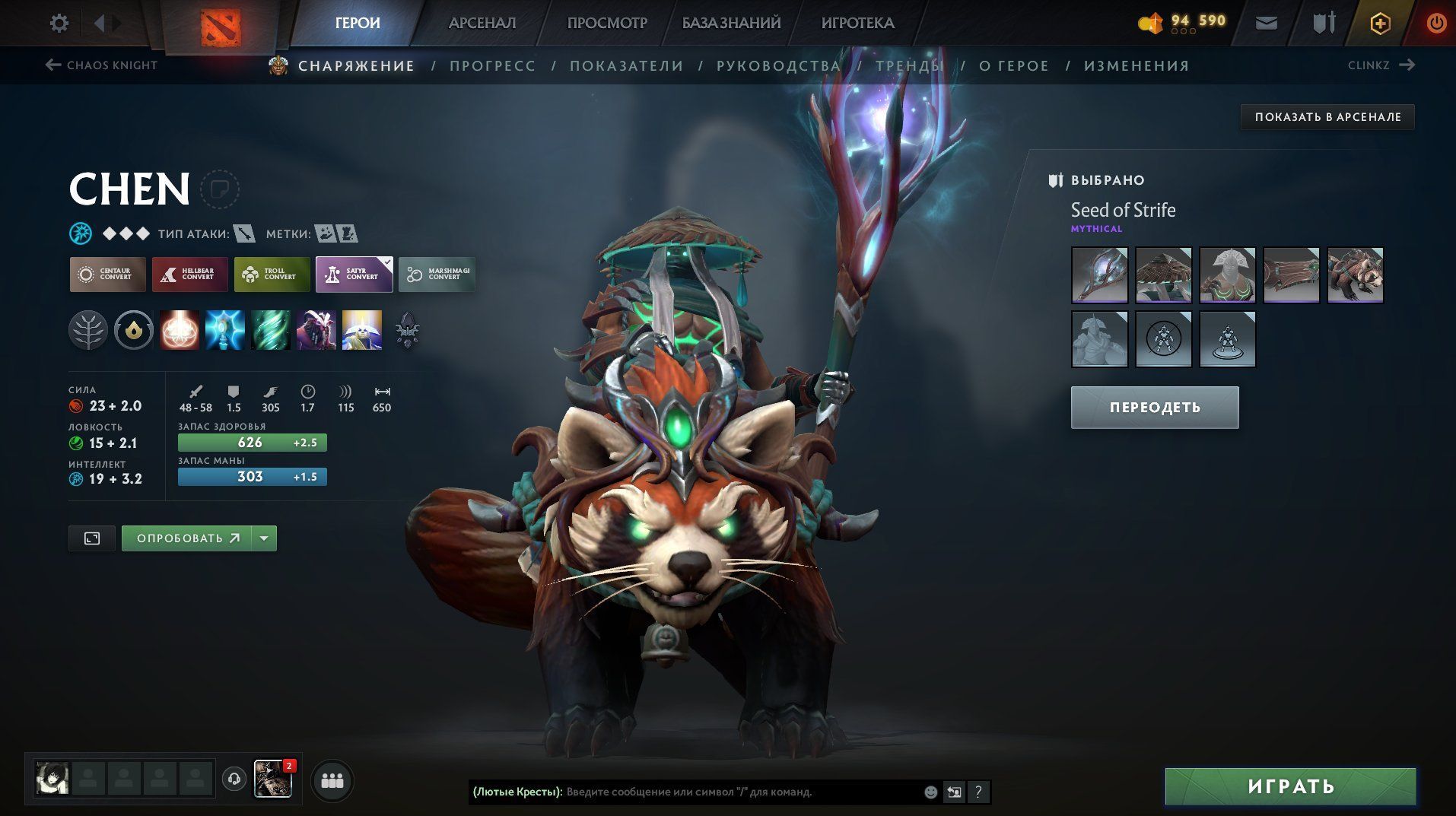View the Изменения hero subtab
Screen dimensions: 1456x816
[x=1137, y=66]
